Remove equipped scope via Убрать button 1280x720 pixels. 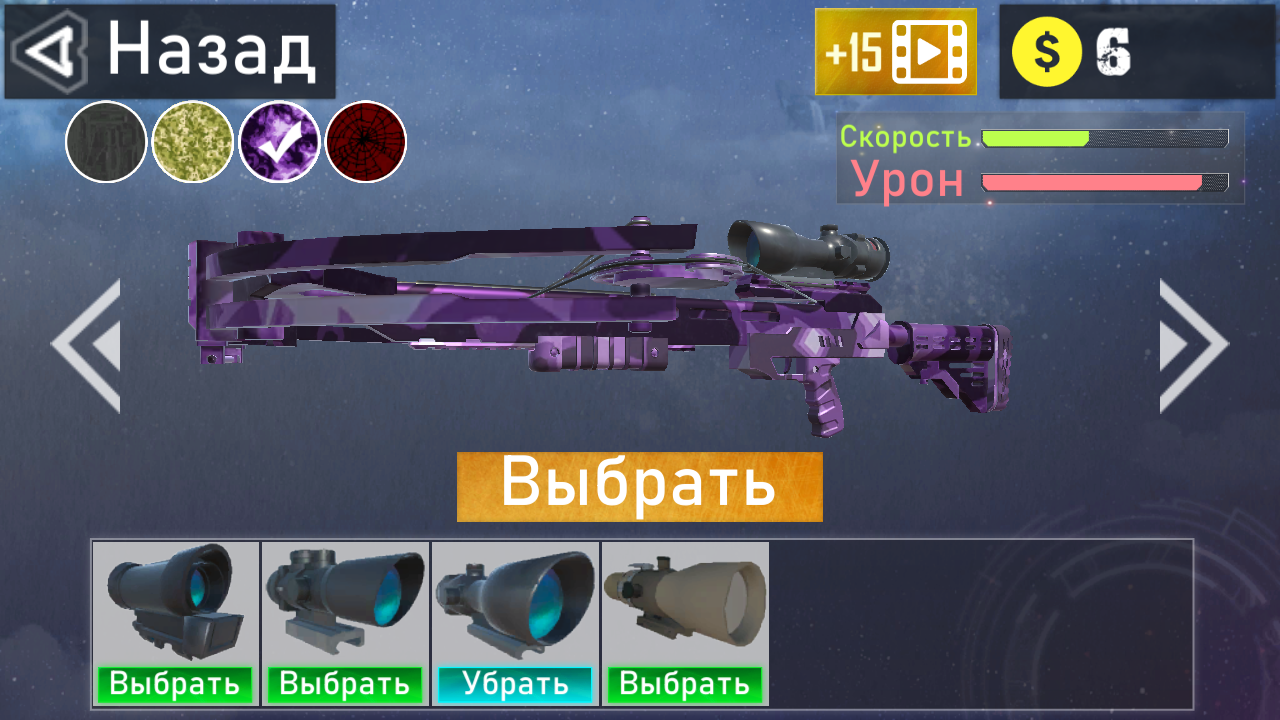coord(515,685)
